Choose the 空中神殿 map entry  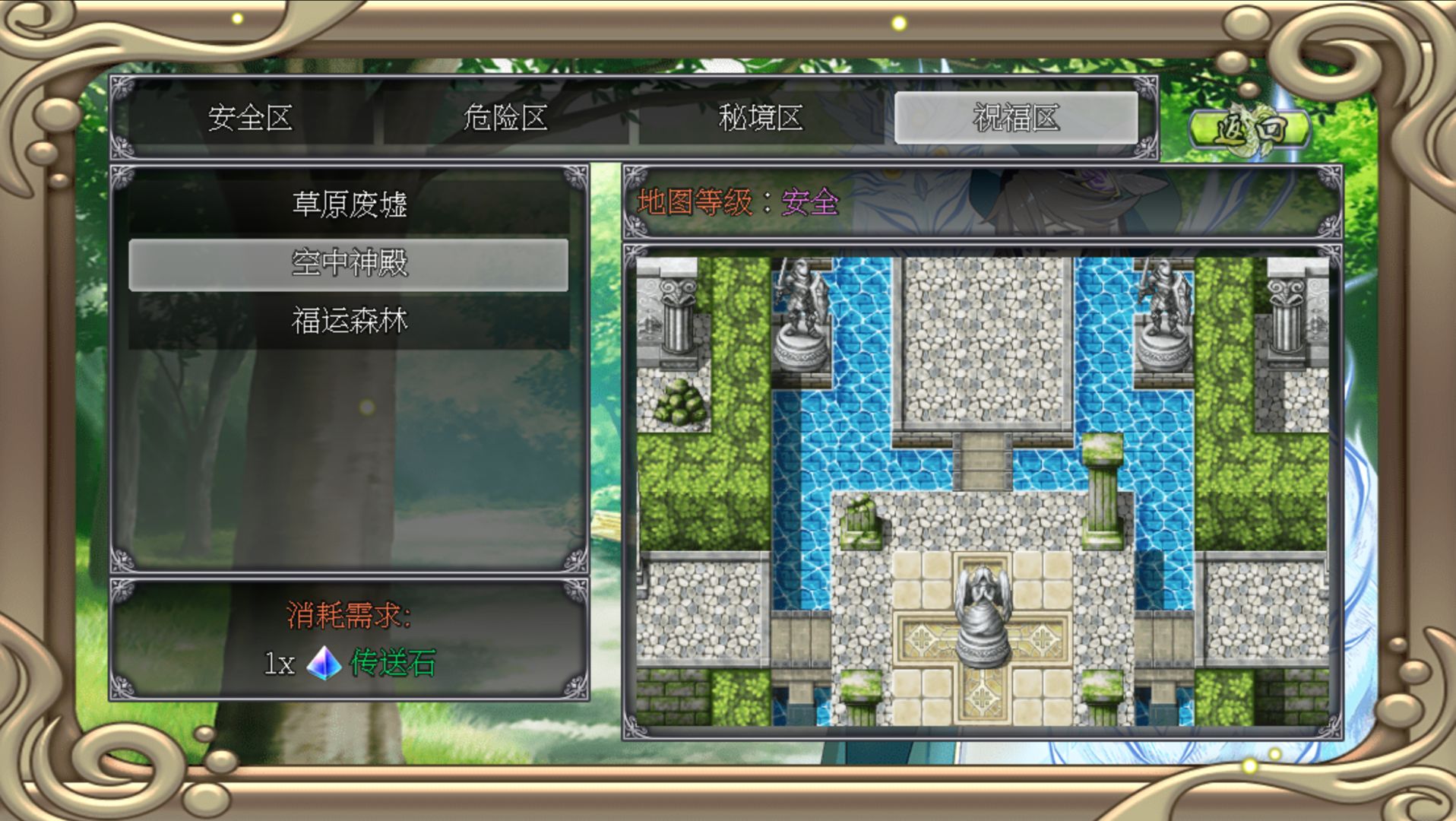coord(349,264)
